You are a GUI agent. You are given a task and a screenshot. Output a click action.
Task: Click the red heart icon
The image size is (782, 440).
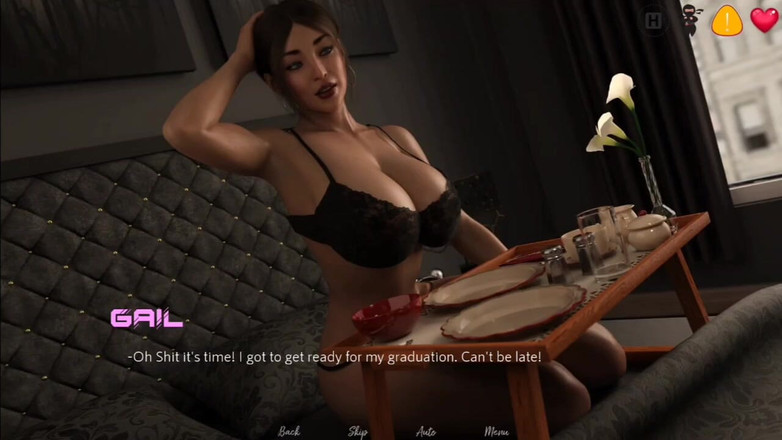[x=764, y=20]
